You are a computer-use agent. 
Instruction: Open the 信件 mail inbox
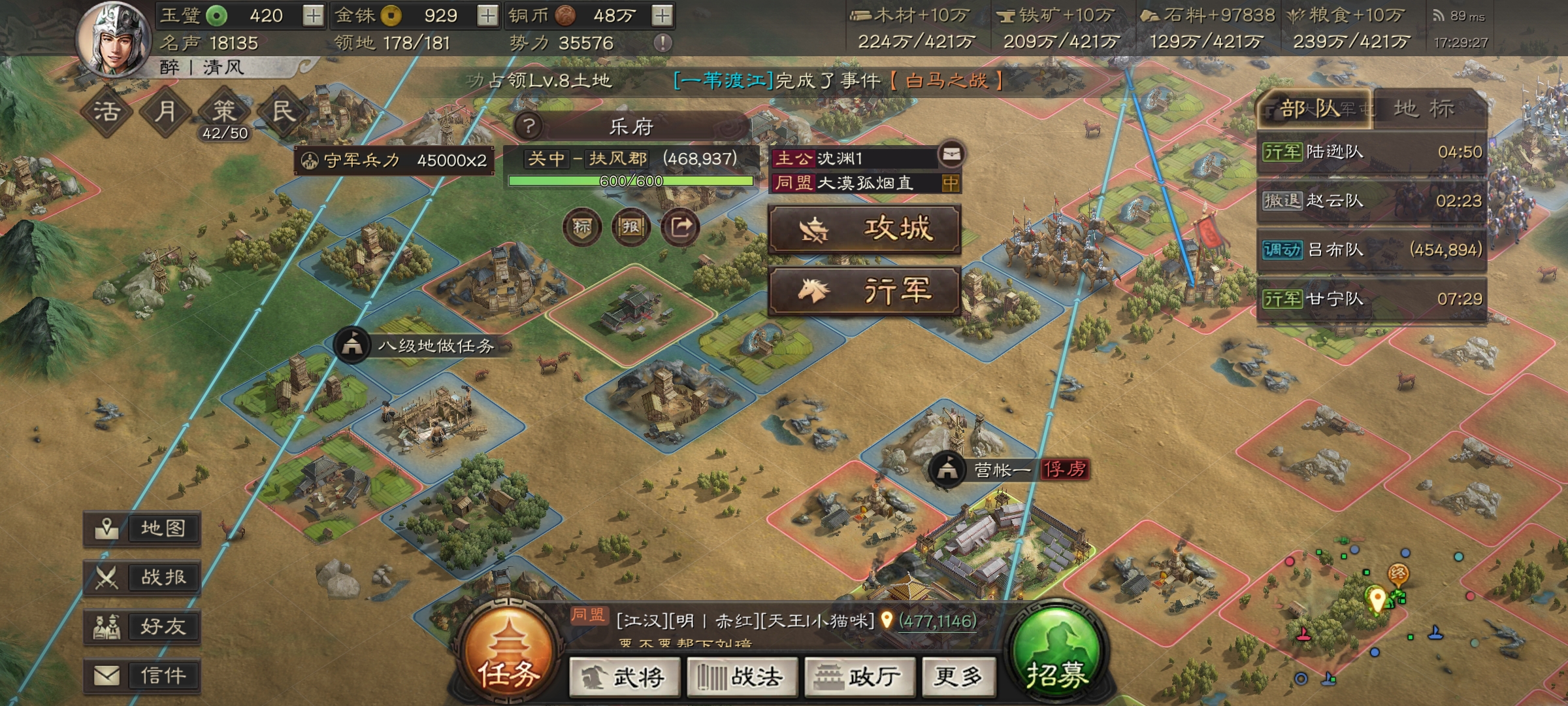[143, 673]
